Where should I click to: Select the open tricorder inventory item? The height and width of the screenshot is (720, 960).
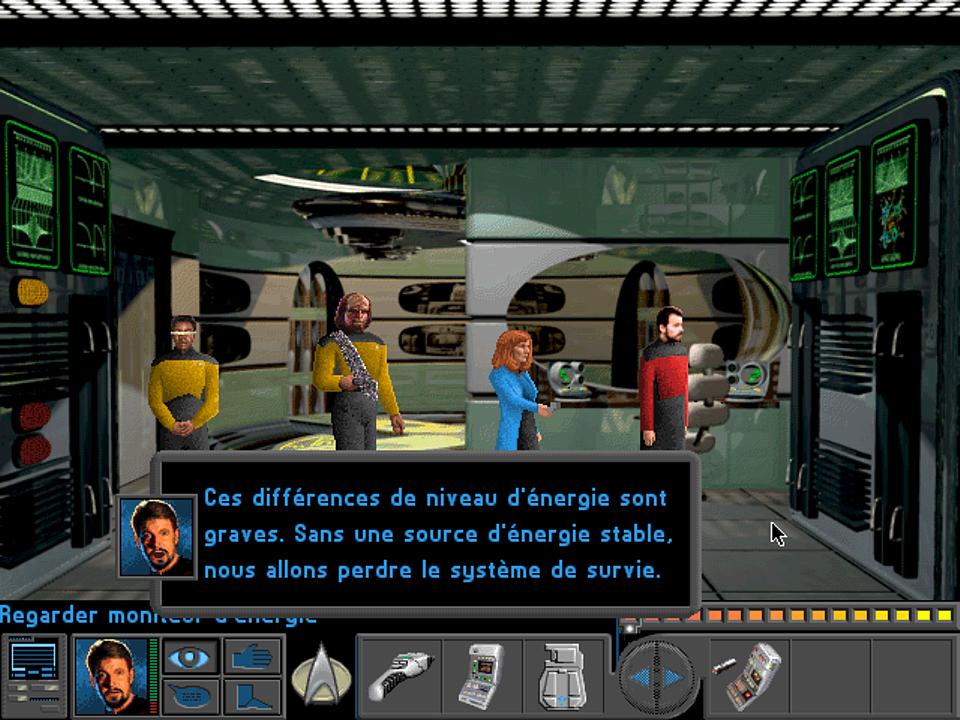click(752, 672)
